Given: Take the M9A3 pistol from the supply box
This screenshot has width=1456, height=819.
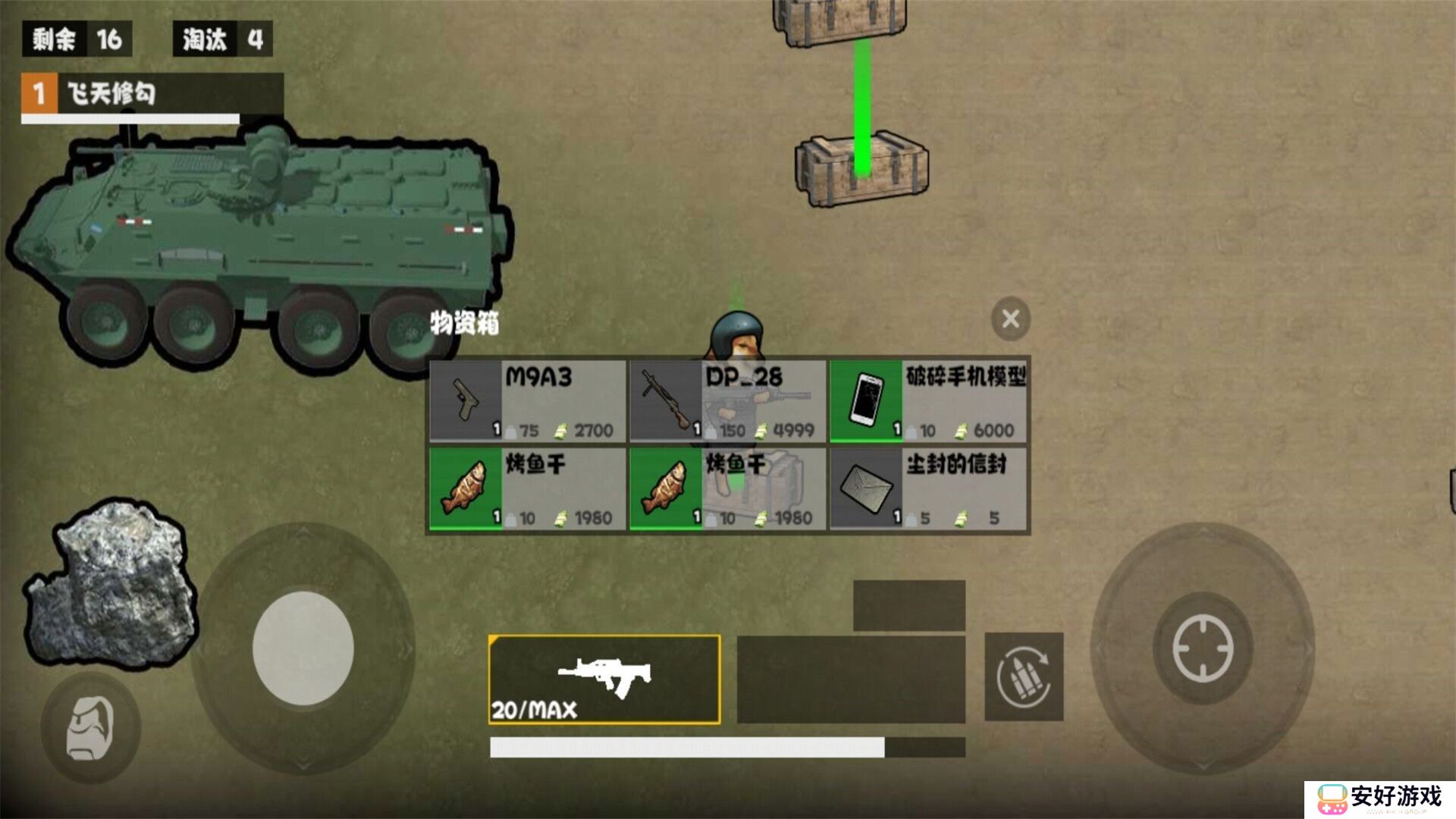Looking at the screenshot, I should tap(528, 400).
